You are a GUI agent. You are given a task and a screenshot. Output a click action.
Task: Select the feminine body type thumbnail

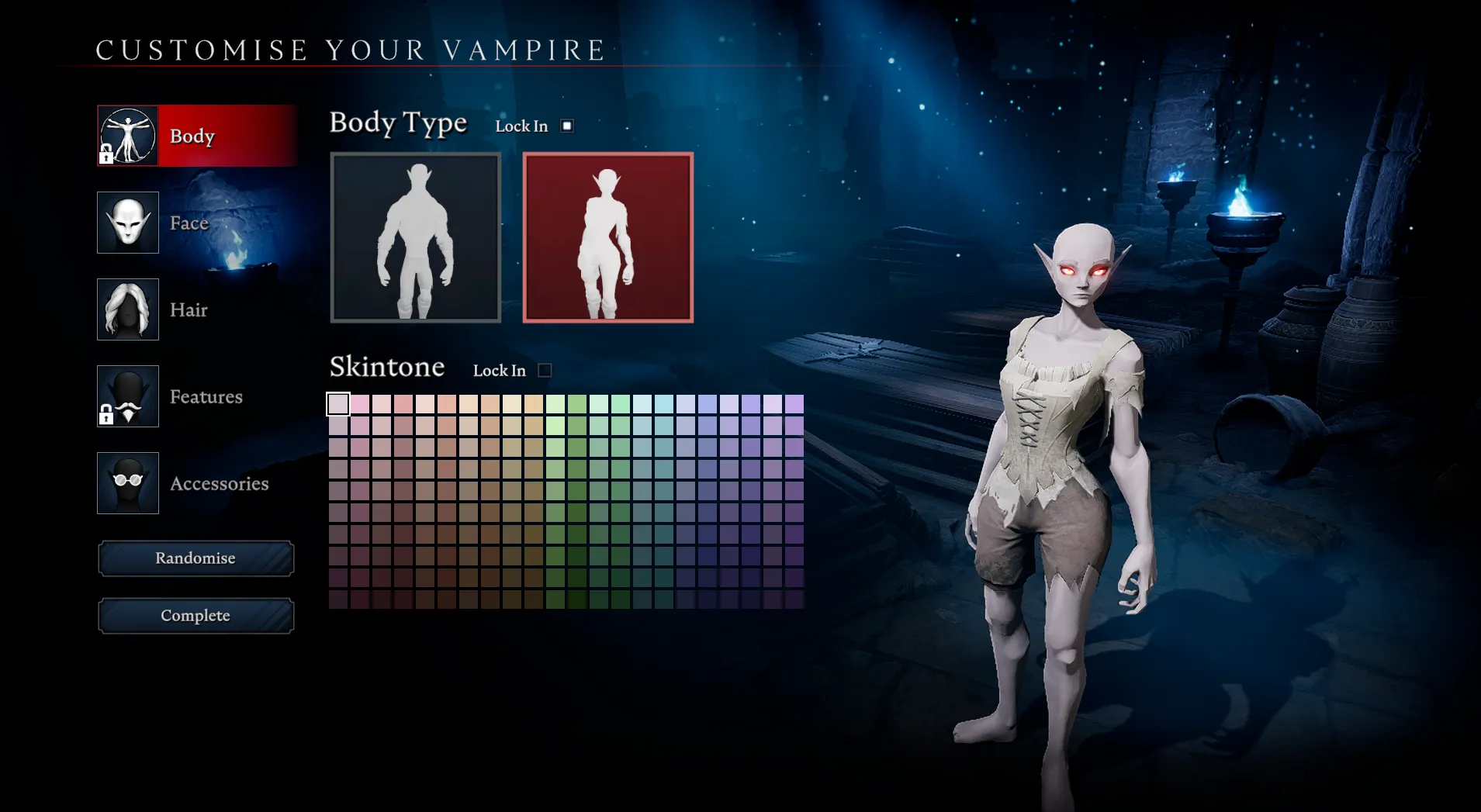pos(608,237)
